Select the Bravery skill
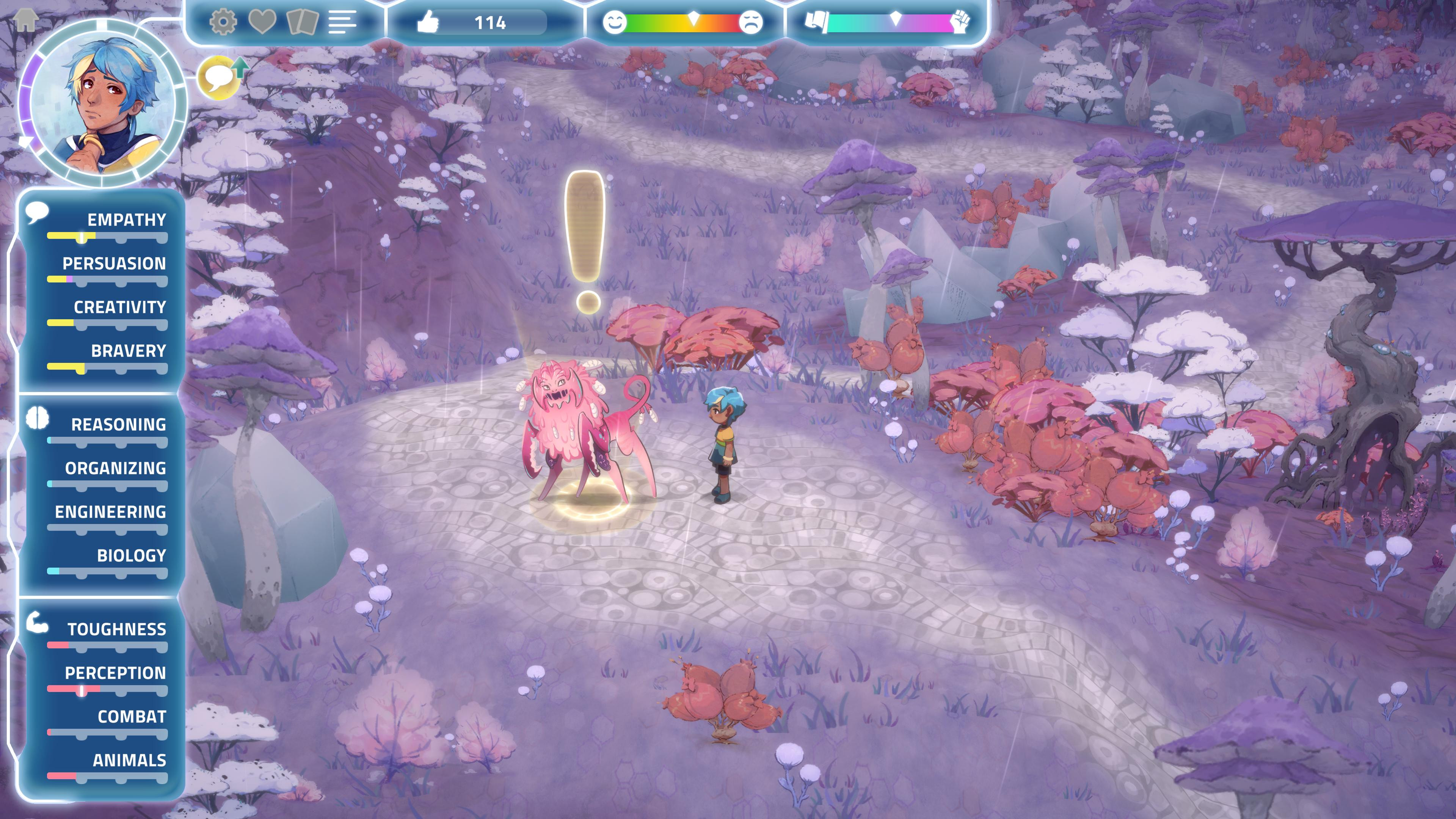This screenshot has height=819, width=1456. click(128, 351)
